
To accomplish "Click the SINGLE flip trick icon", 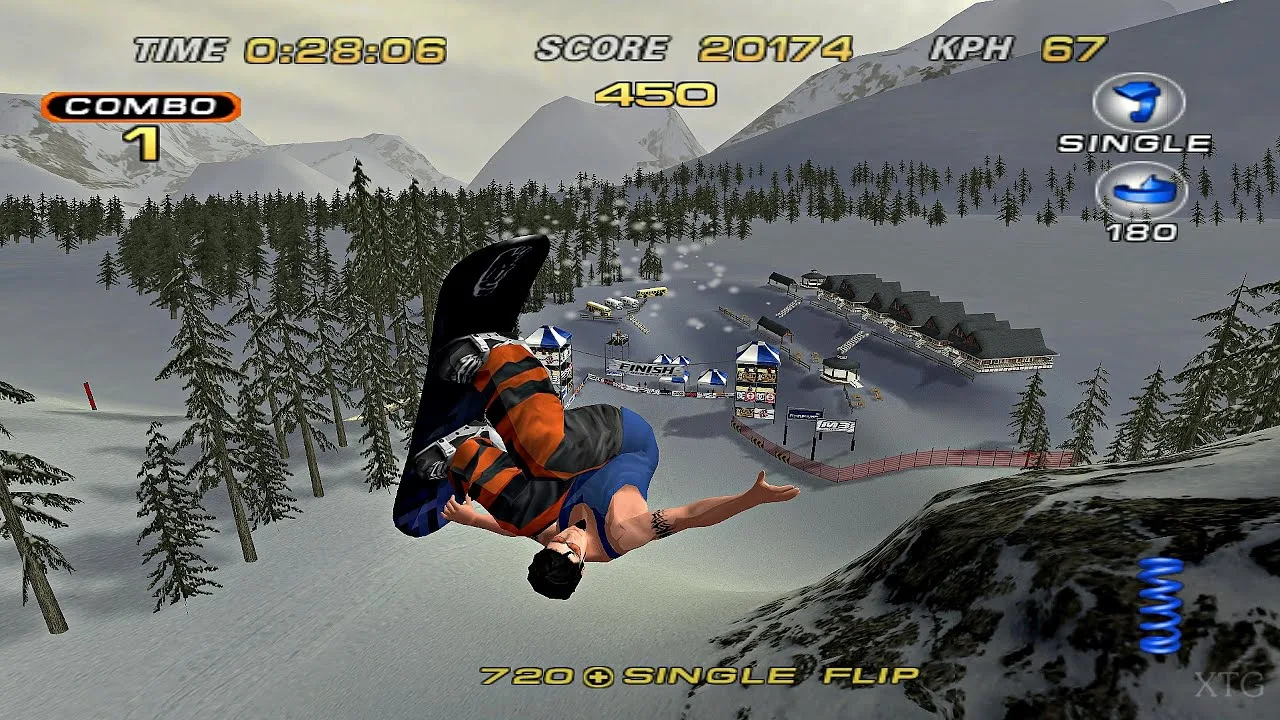I will 1138,101.
